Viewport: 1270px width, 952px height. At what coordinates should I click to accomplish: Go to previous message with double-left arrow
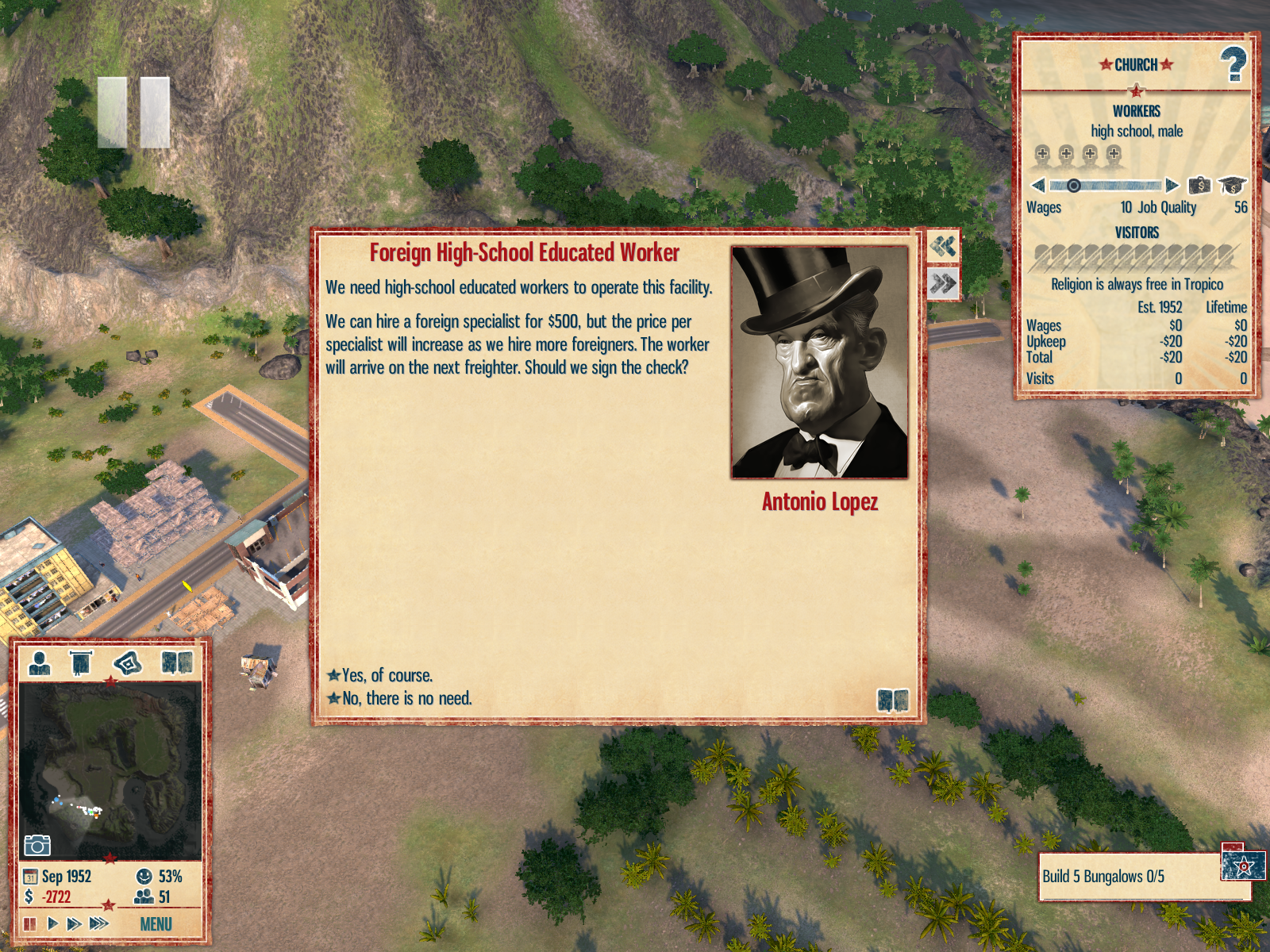943,247
